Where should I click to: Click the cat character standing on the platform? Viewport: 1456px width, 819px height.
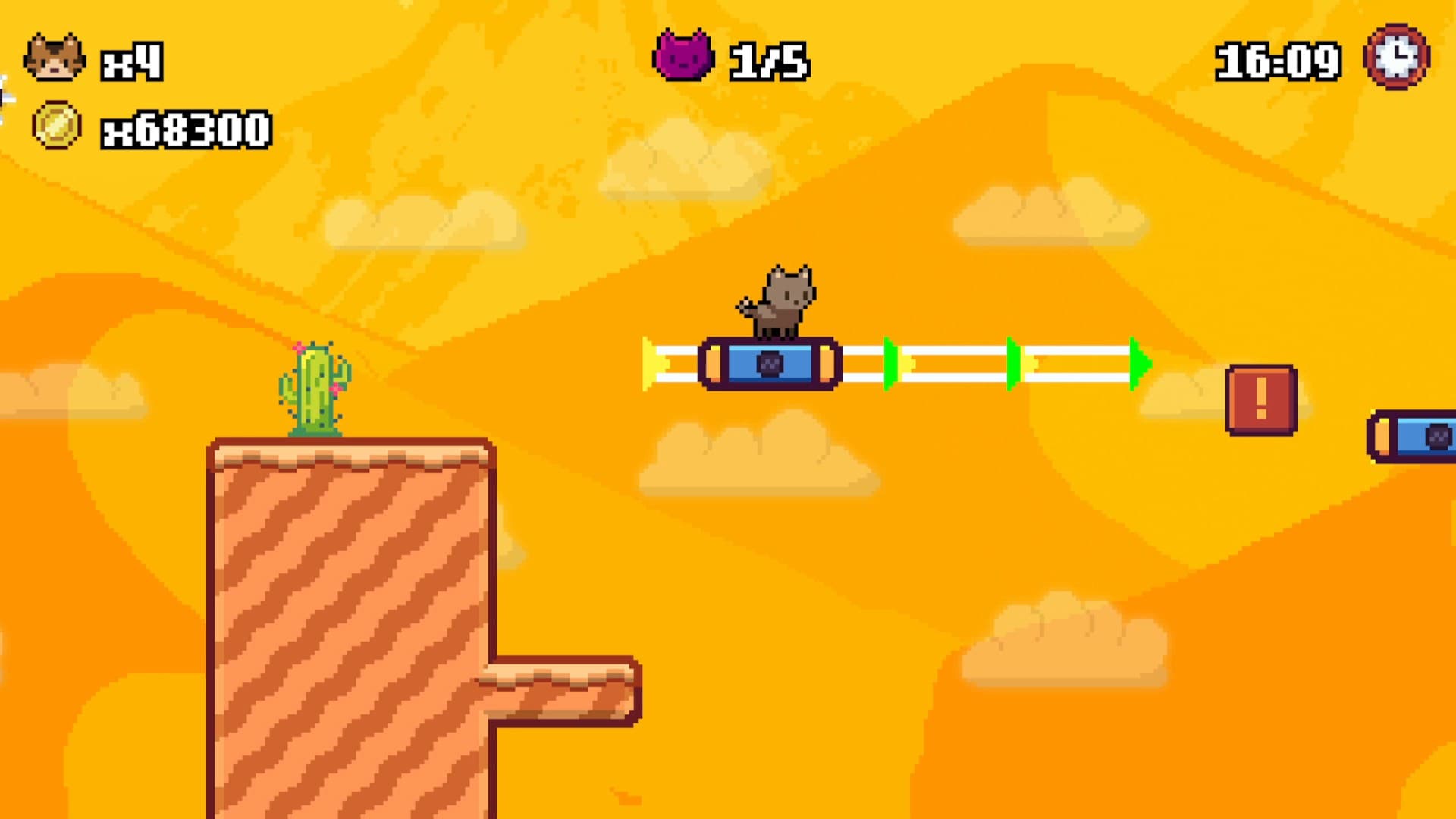tap(785, 300)
